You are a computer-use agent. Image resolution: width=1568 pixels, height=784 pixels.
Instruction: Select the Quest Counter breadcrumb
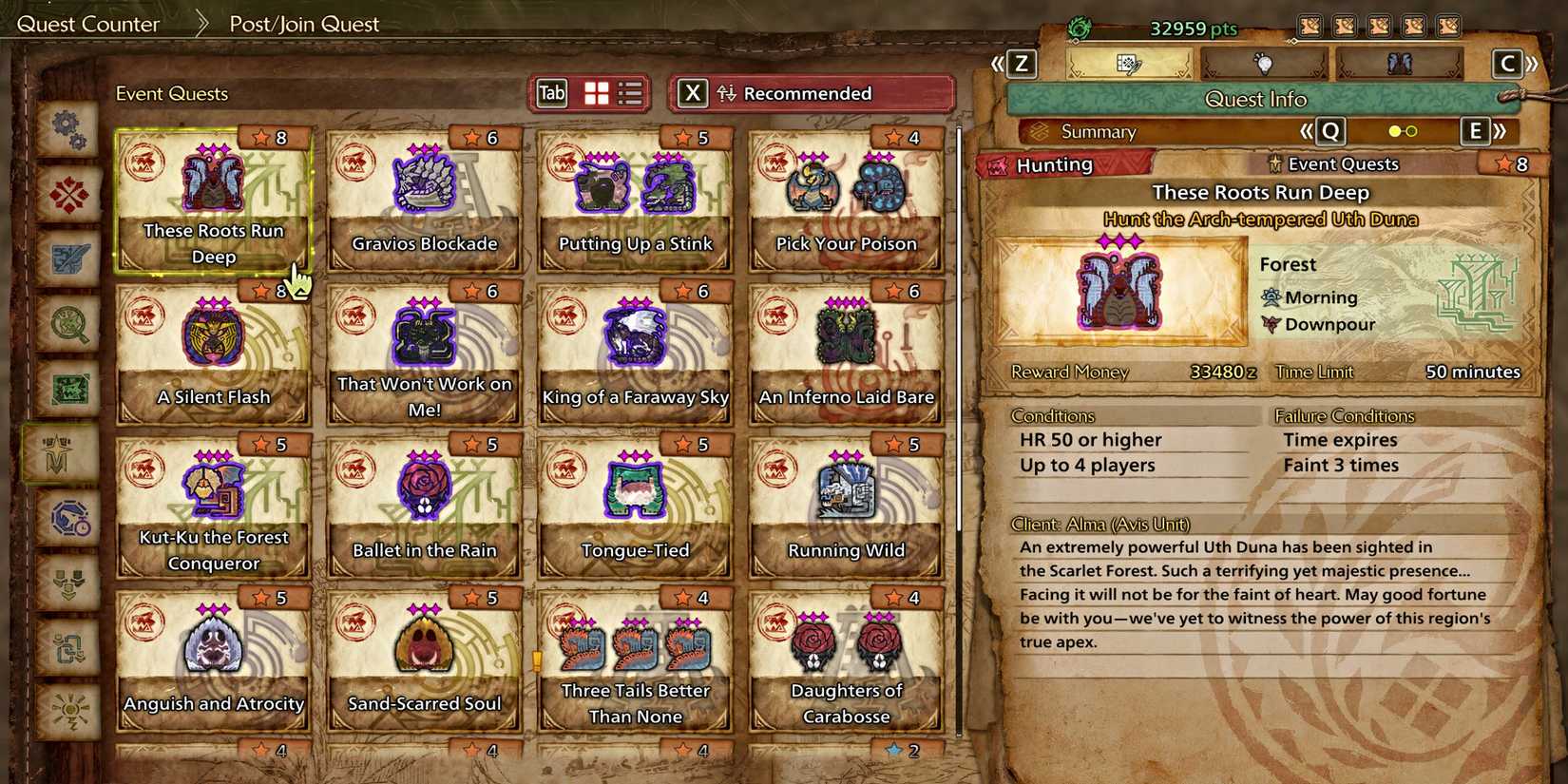click(x=88, y=24)
